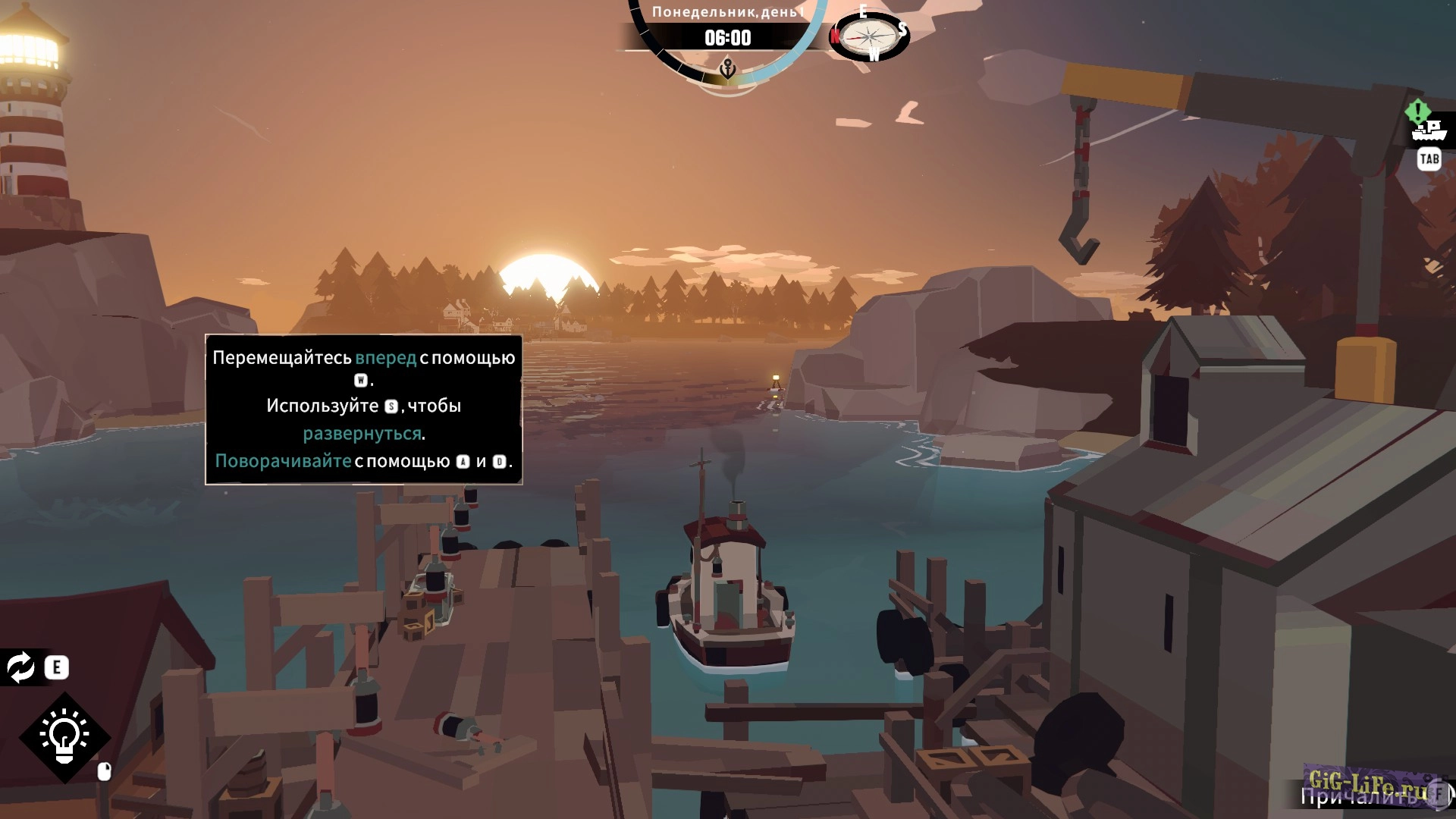Activate the lightbulb ability
Screen dimensions: 1456x819
pos(64,736)
